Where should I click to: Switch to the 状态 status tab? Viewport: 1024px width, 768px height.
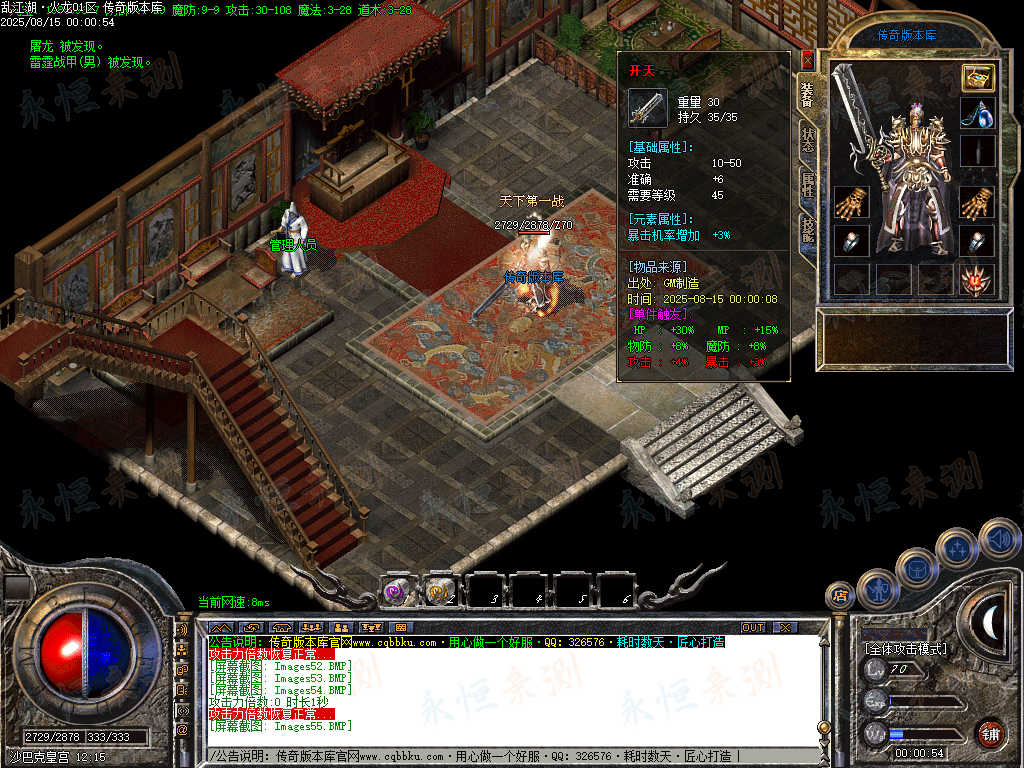pyautogui.click(x=808, y=142)
